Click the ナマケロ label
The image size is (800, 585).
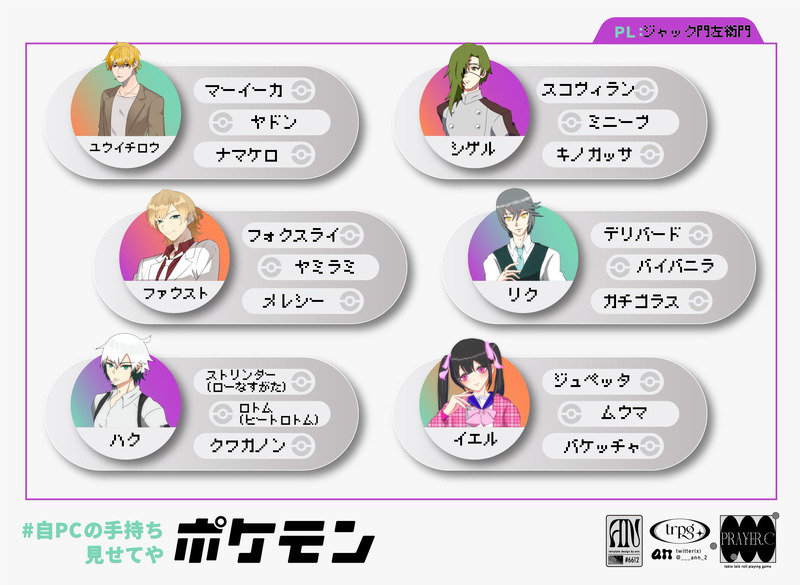point(255,154)
